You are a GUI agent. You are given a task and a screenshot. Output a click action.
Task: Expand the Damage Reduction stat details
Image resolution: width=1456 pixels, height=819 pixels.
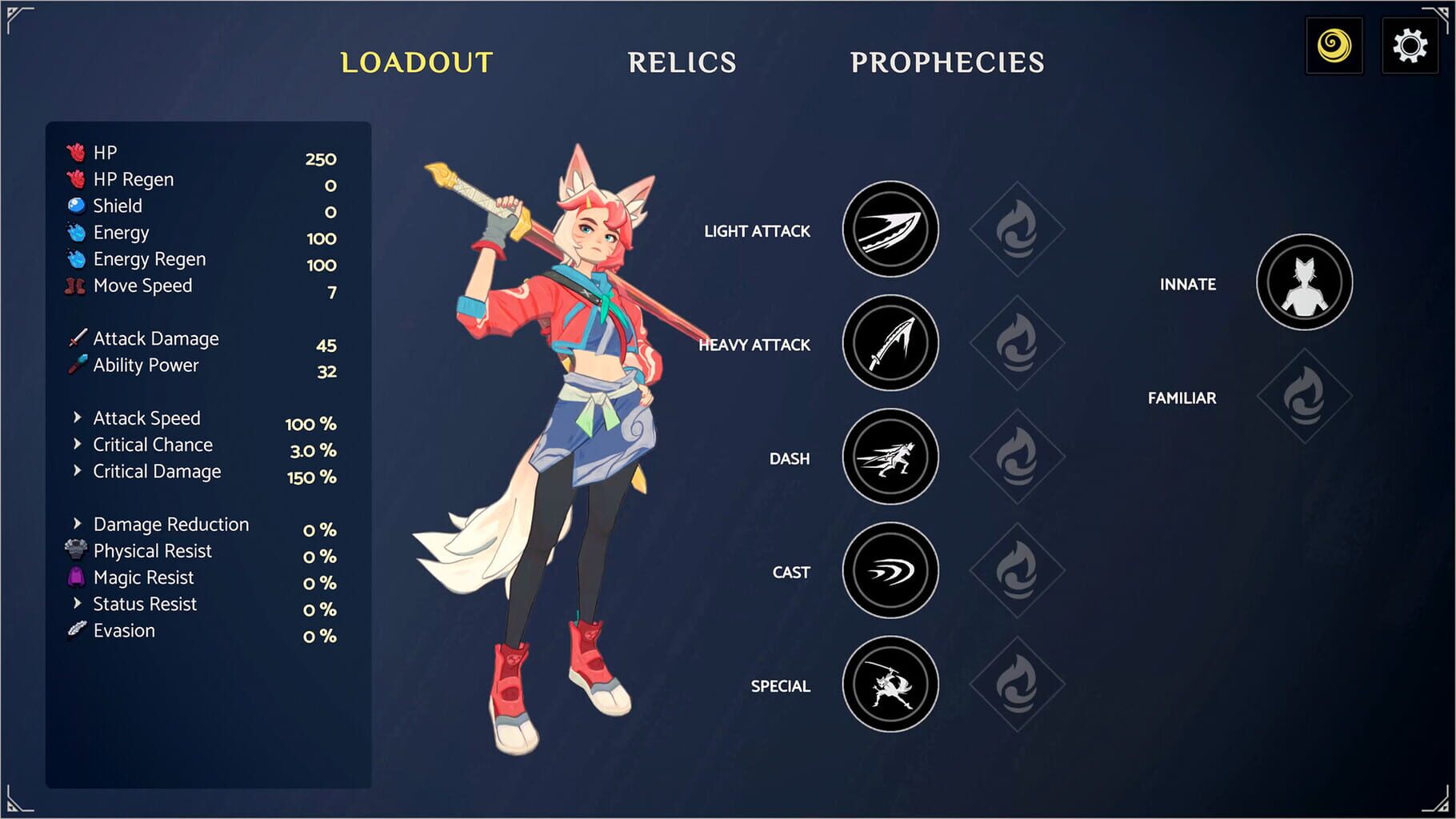[x=78, y=524]
